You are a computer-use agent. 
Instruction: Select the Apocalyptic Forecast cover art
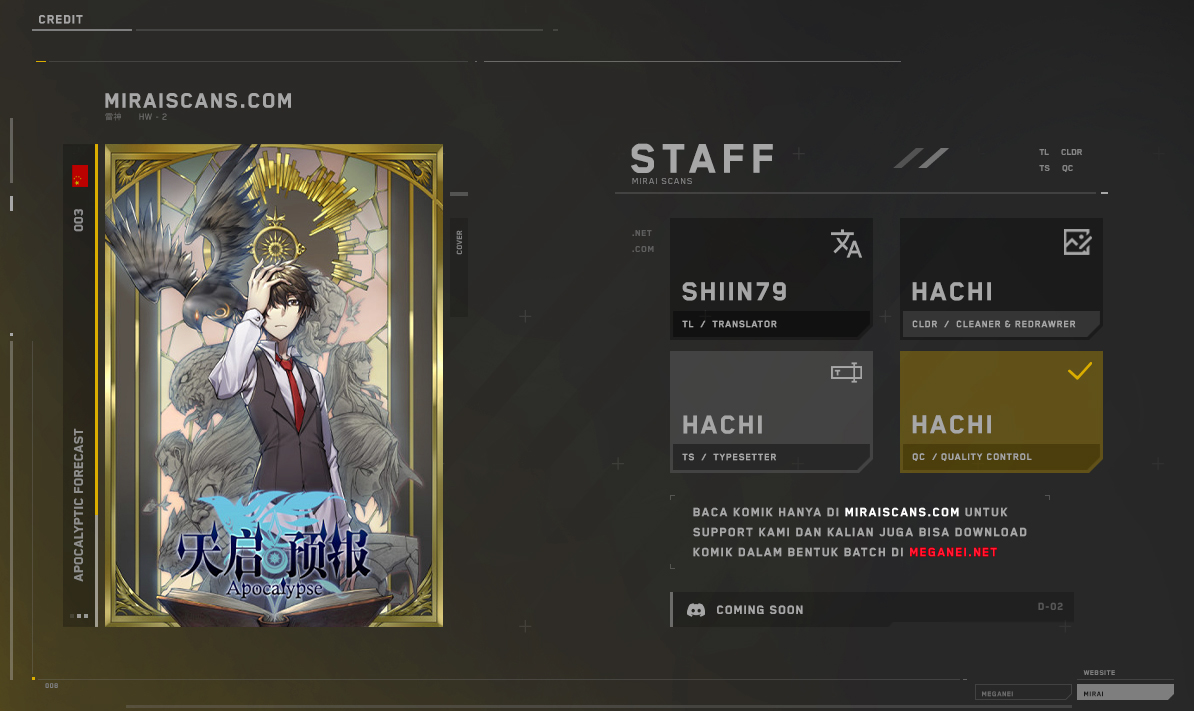[x=273, y=385]
